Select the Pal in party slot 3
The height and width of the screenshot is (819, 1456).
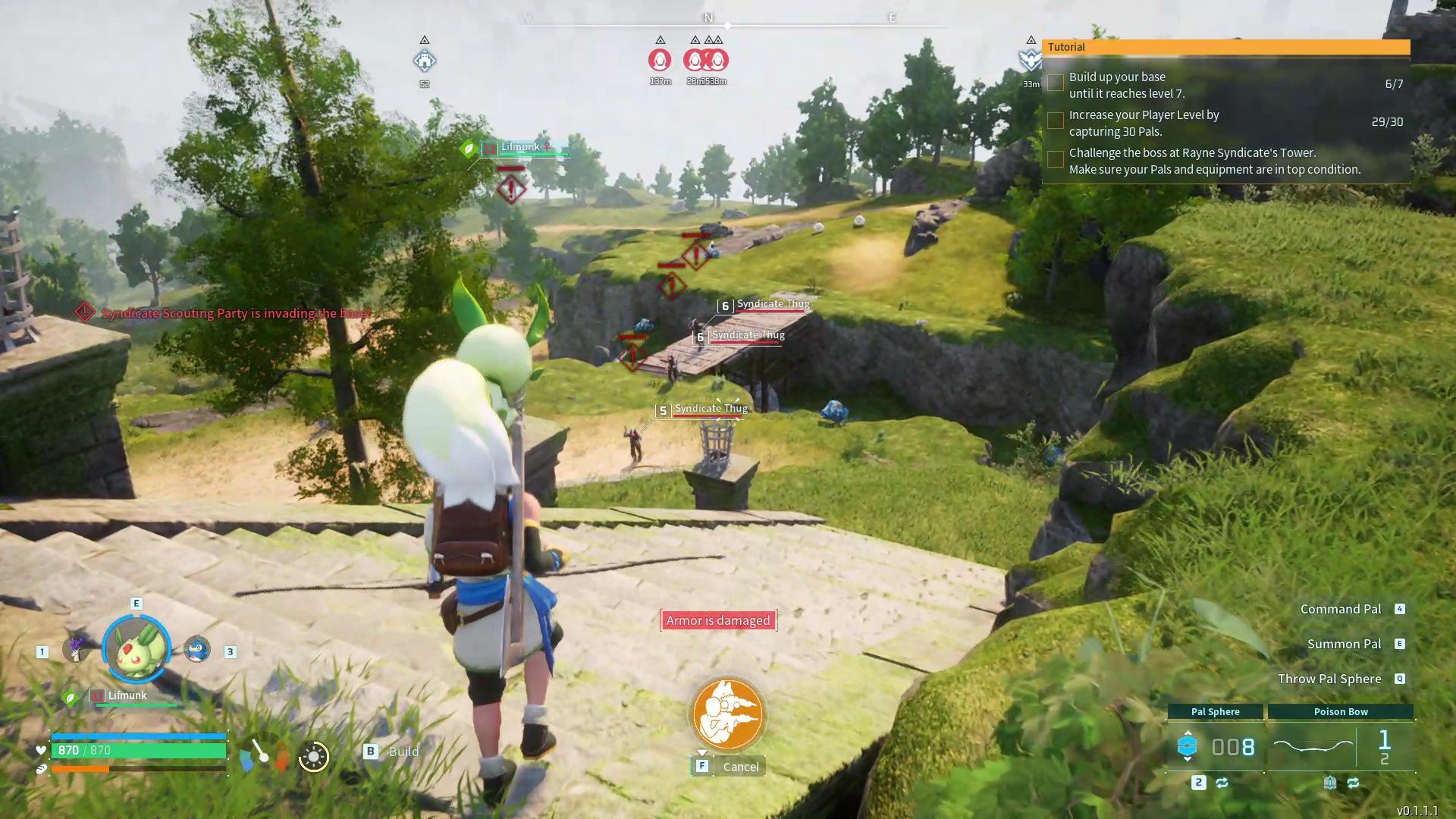point(196,649)
